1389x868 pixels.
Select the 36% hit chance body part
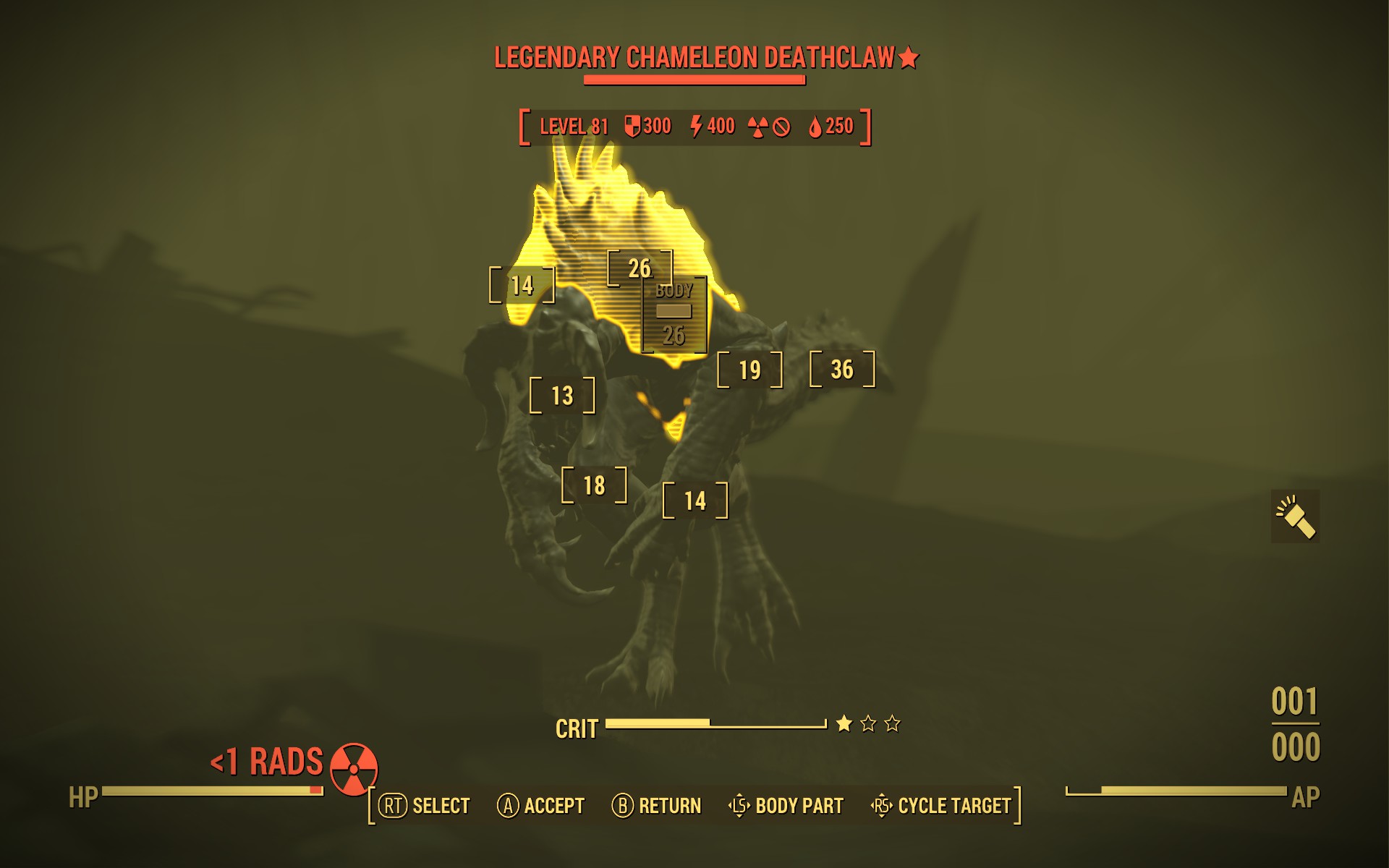point(842,370)
